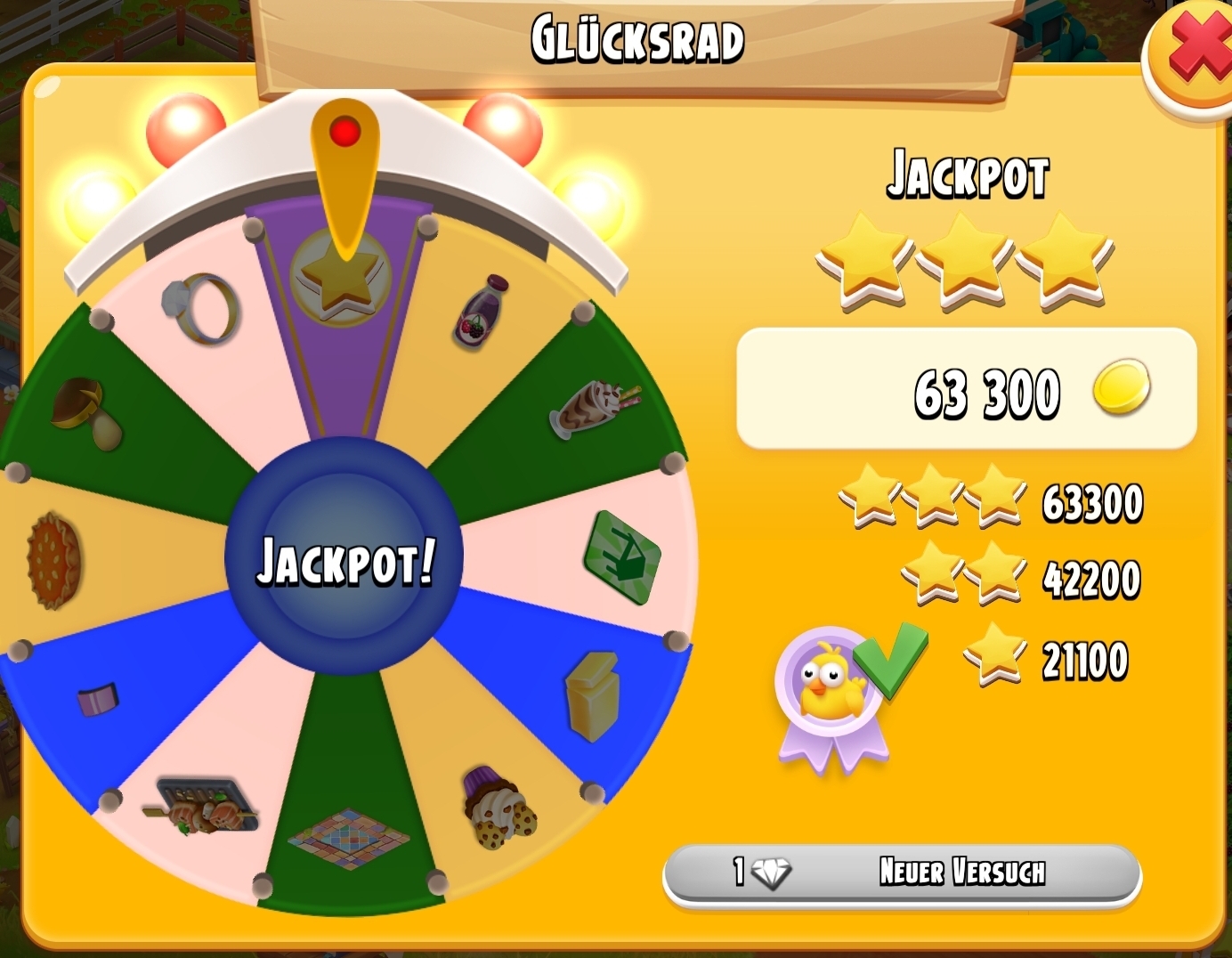This screenshot has width=1232, height=958.
Task: Tap the Jackpot hub in the wheel's center
Action: (x=344, y=559)
